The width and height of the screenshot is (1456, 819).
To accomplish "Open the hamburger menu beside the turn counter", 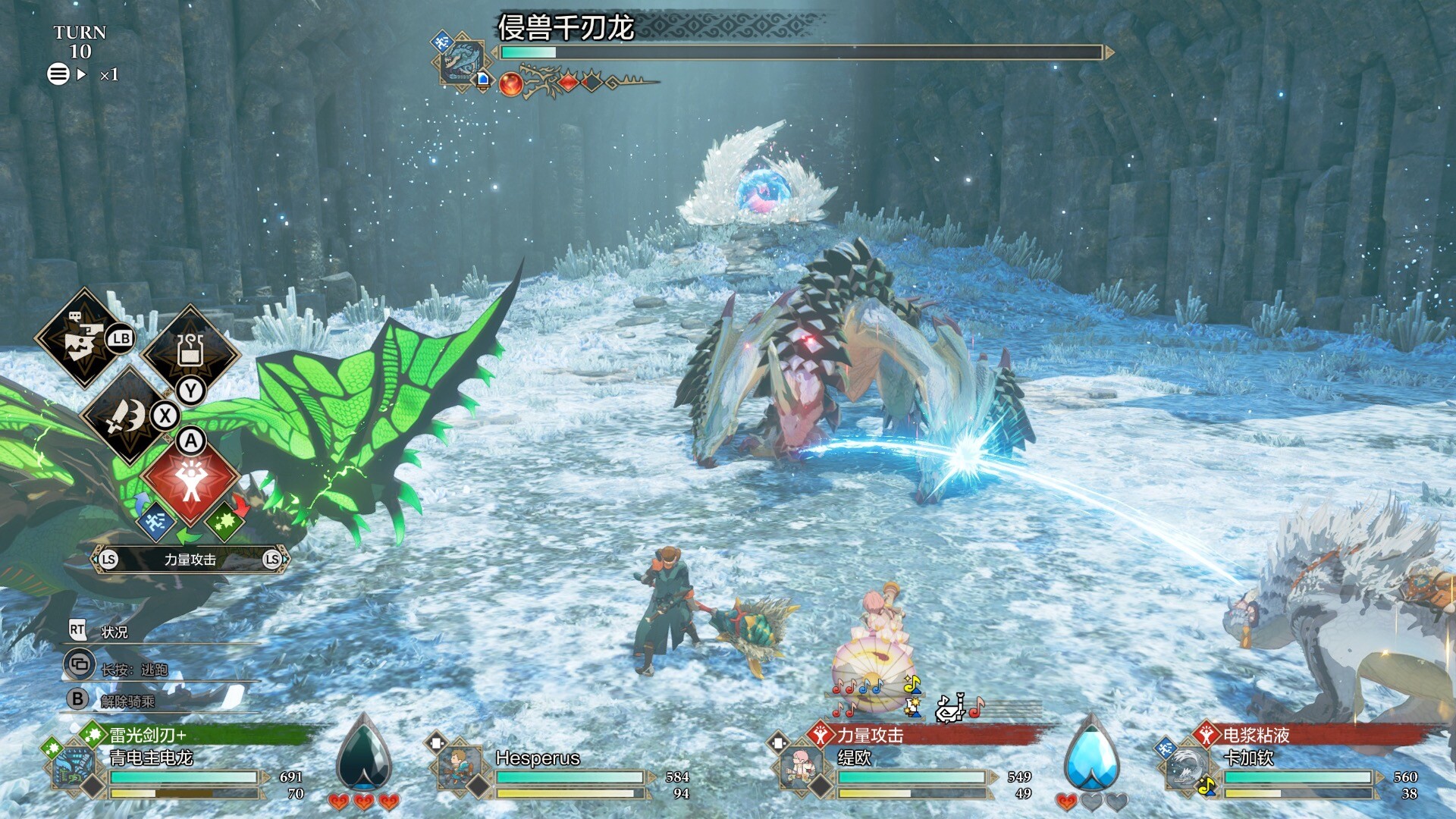I will click(x=58, y=74).
